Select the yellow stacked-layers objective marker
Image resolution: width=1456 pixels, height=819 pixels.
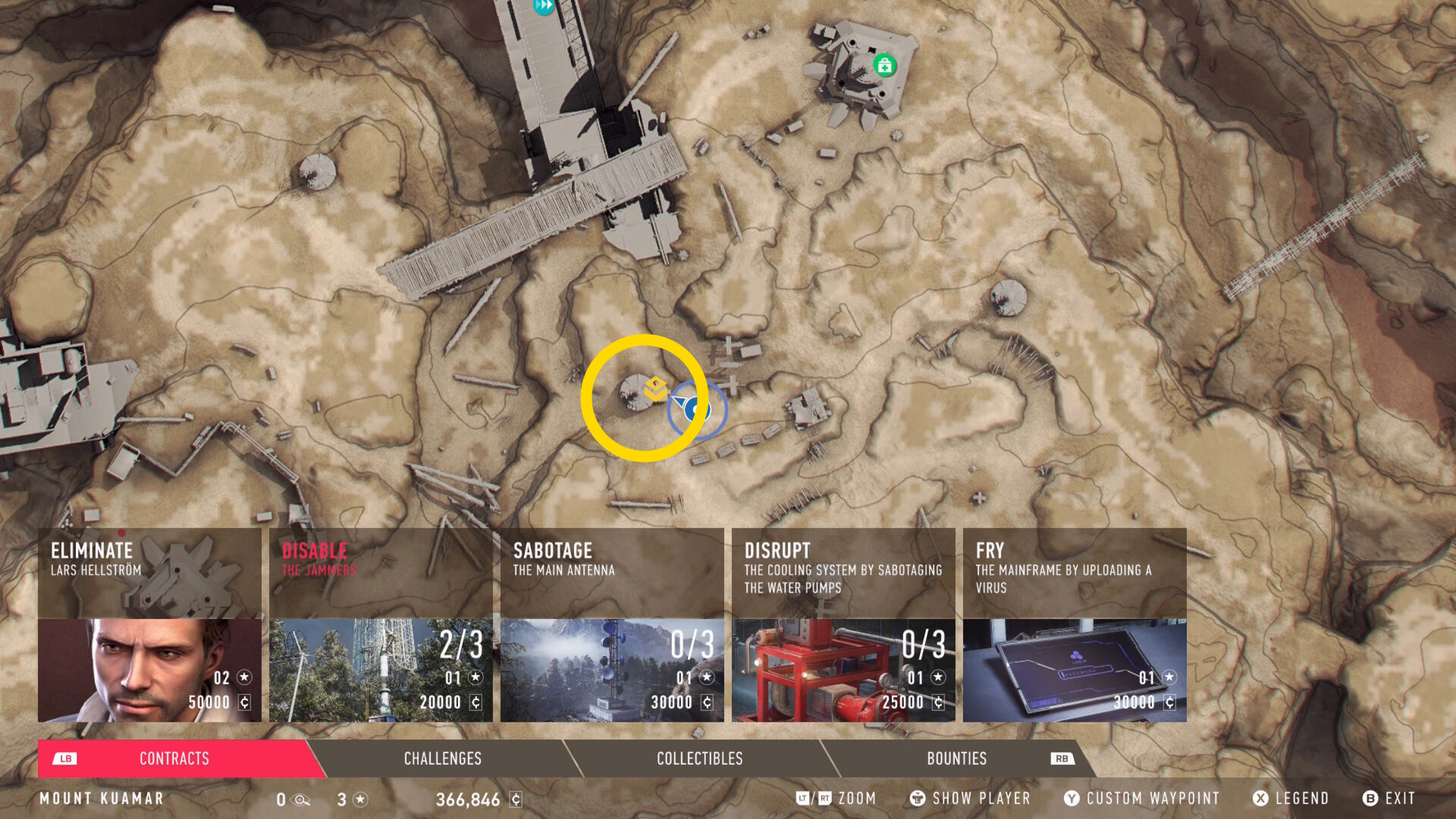click(656, 389)
